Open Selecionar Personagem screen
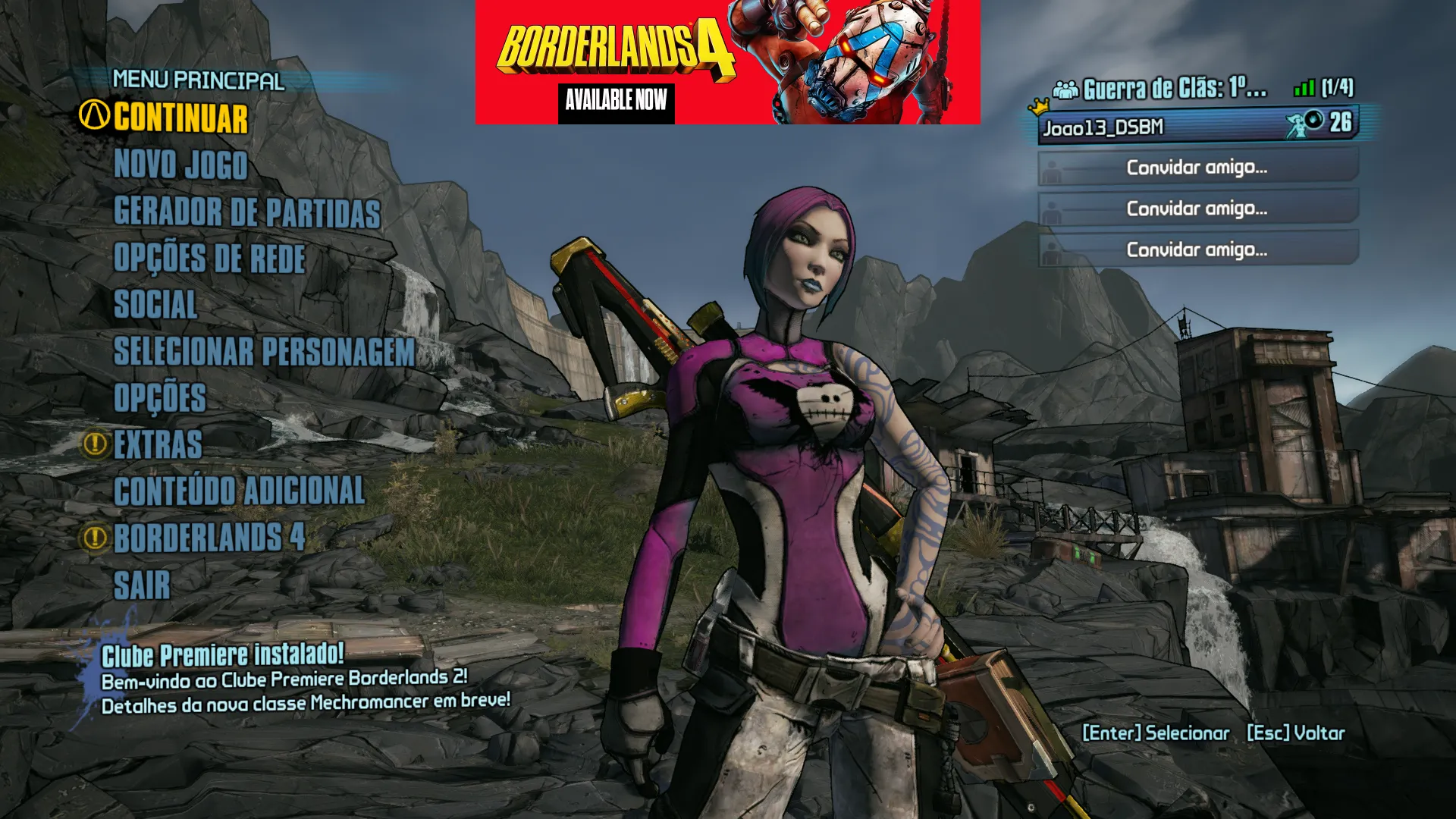This screenshot has width=1456, height=819. 264,352
